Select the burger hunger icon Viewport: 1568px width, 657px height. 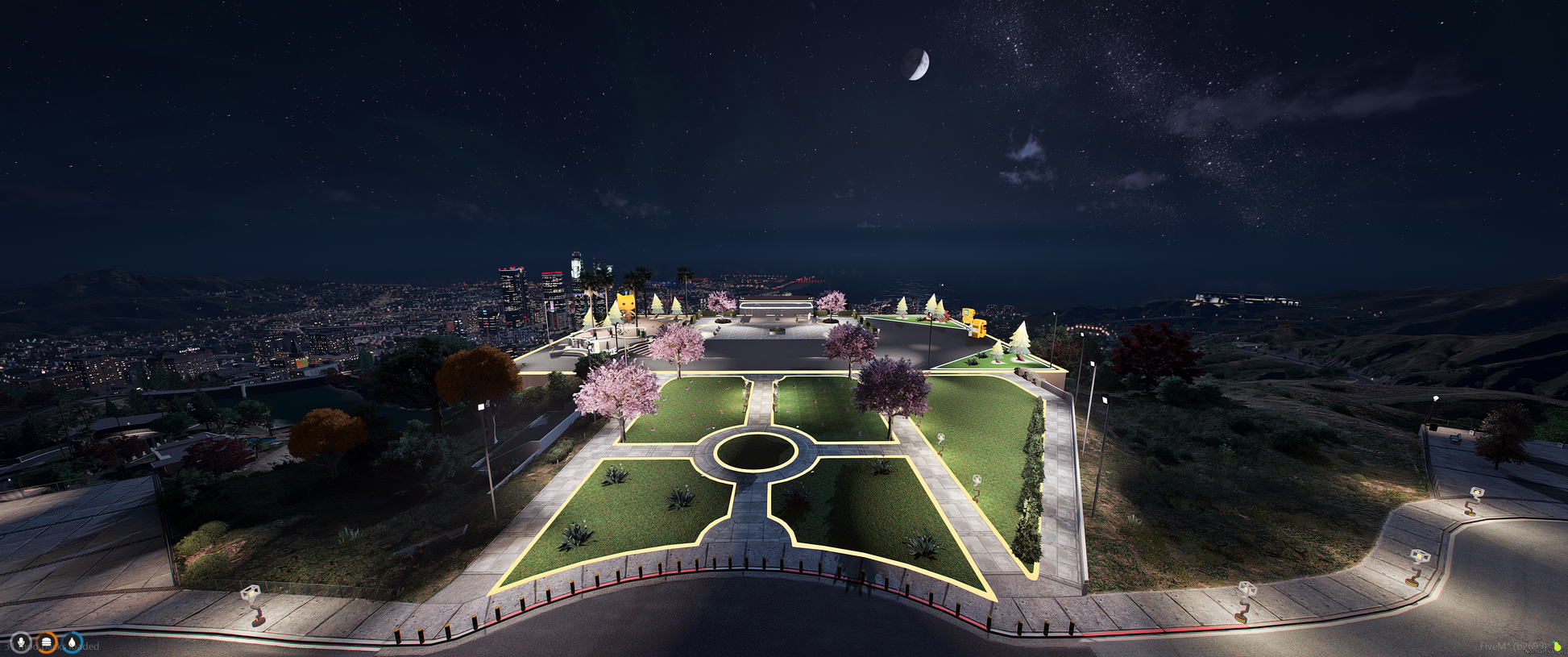point(48,642)
